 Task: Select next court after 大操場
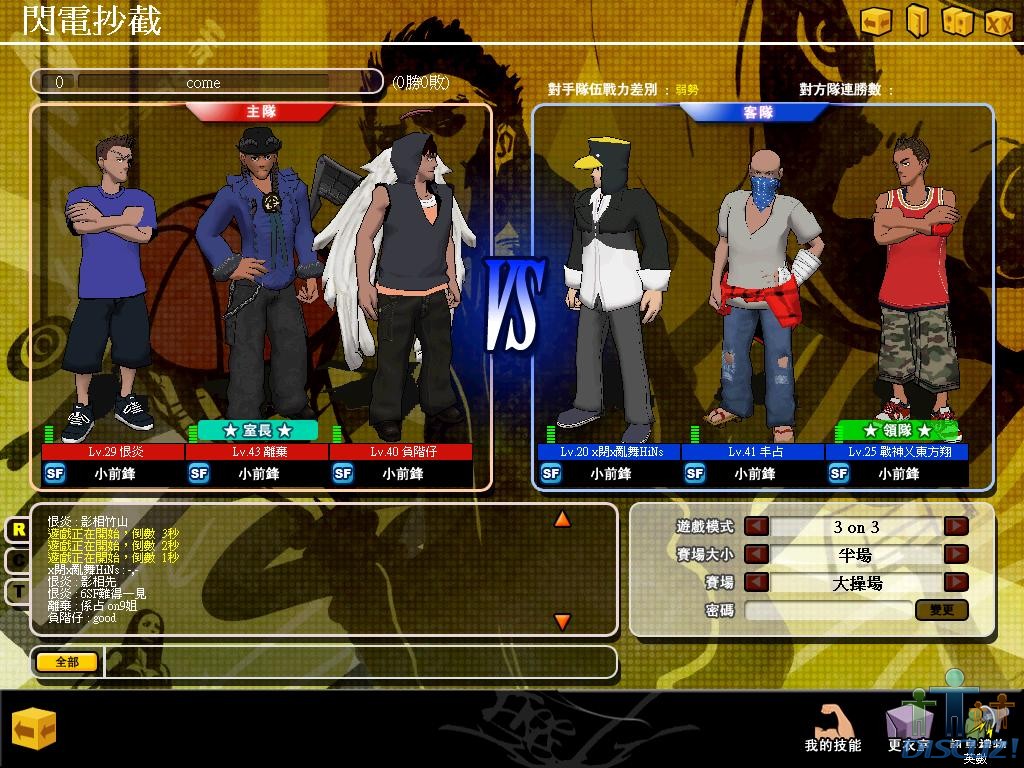click(957, 582)
